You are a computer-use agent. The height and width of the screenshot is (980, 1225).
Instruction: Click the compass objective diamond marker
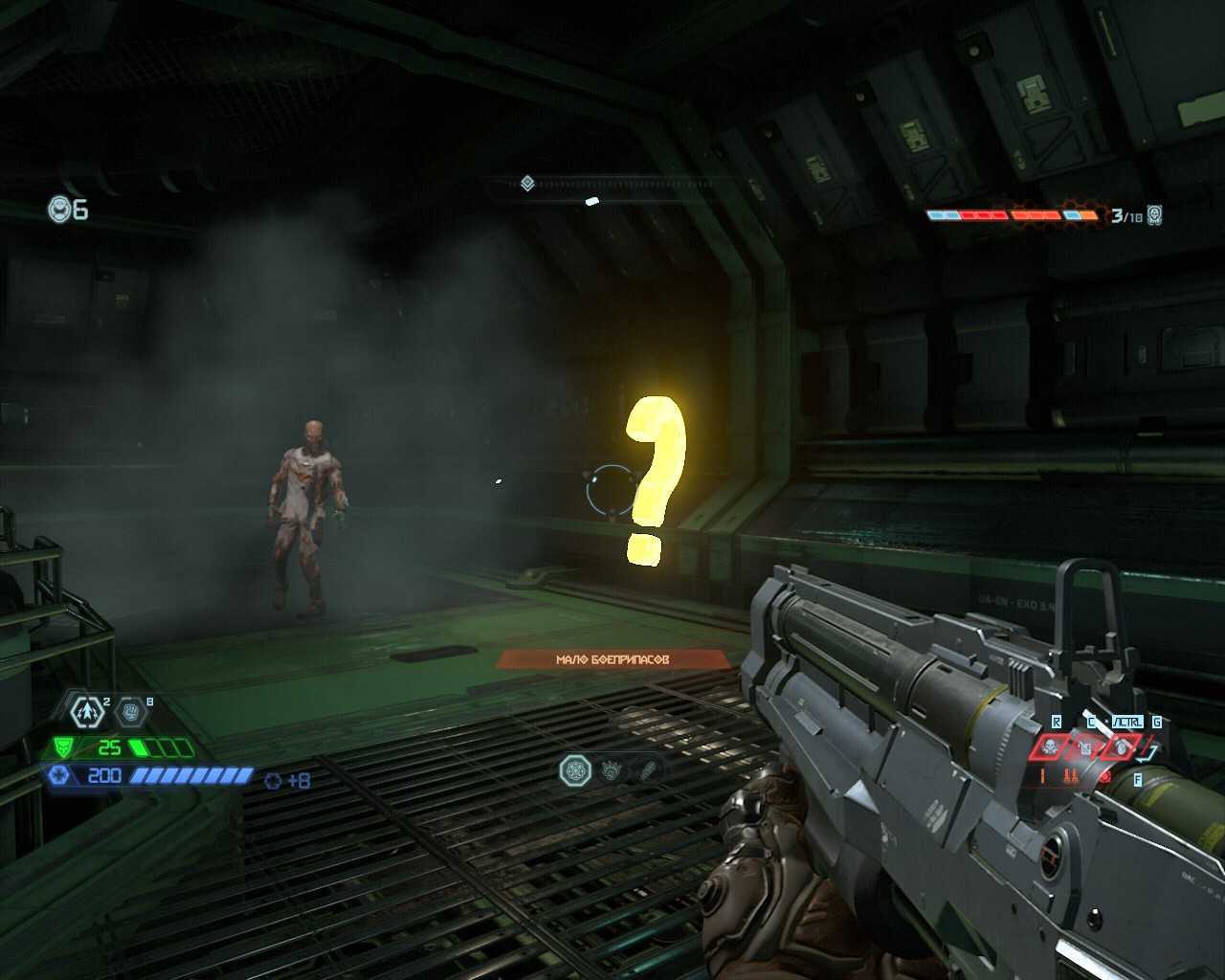[527, 183]
